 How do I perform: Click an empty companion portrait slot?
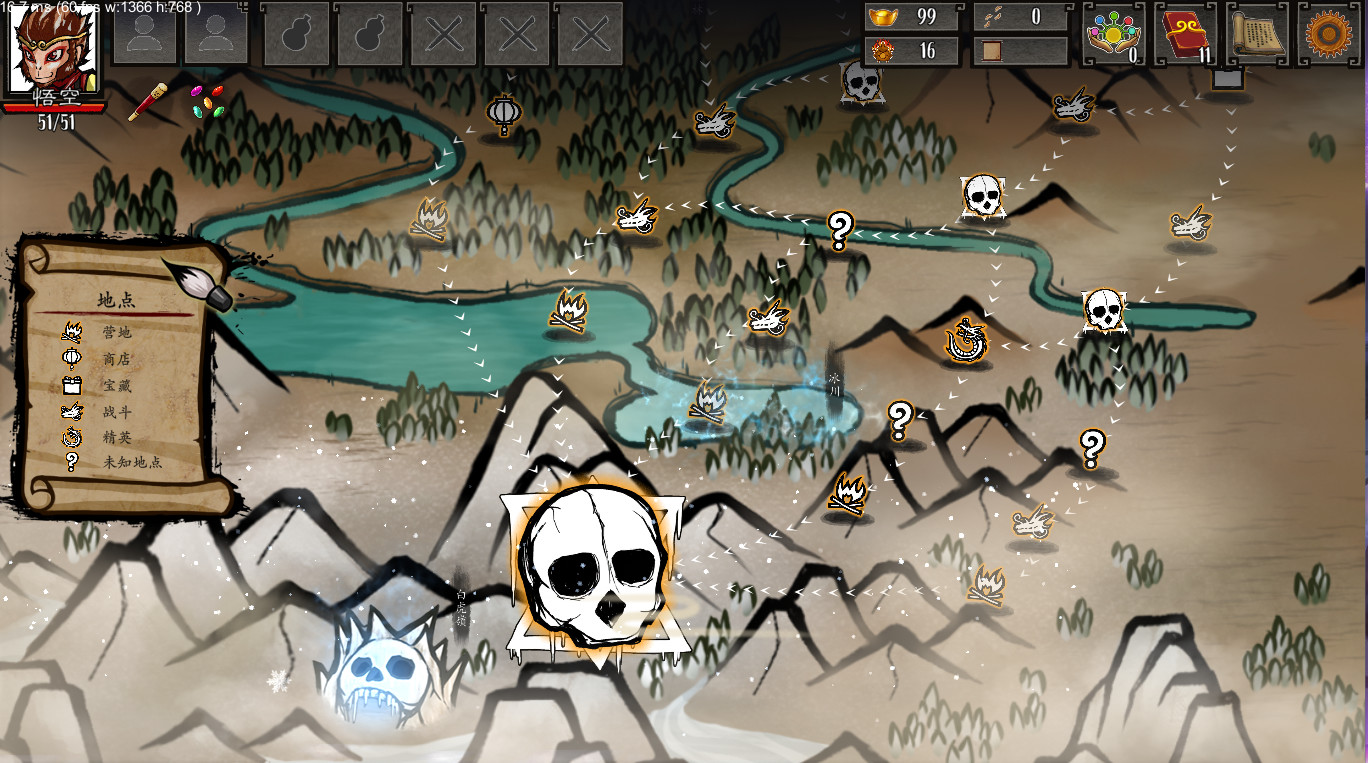click(145, 34)
